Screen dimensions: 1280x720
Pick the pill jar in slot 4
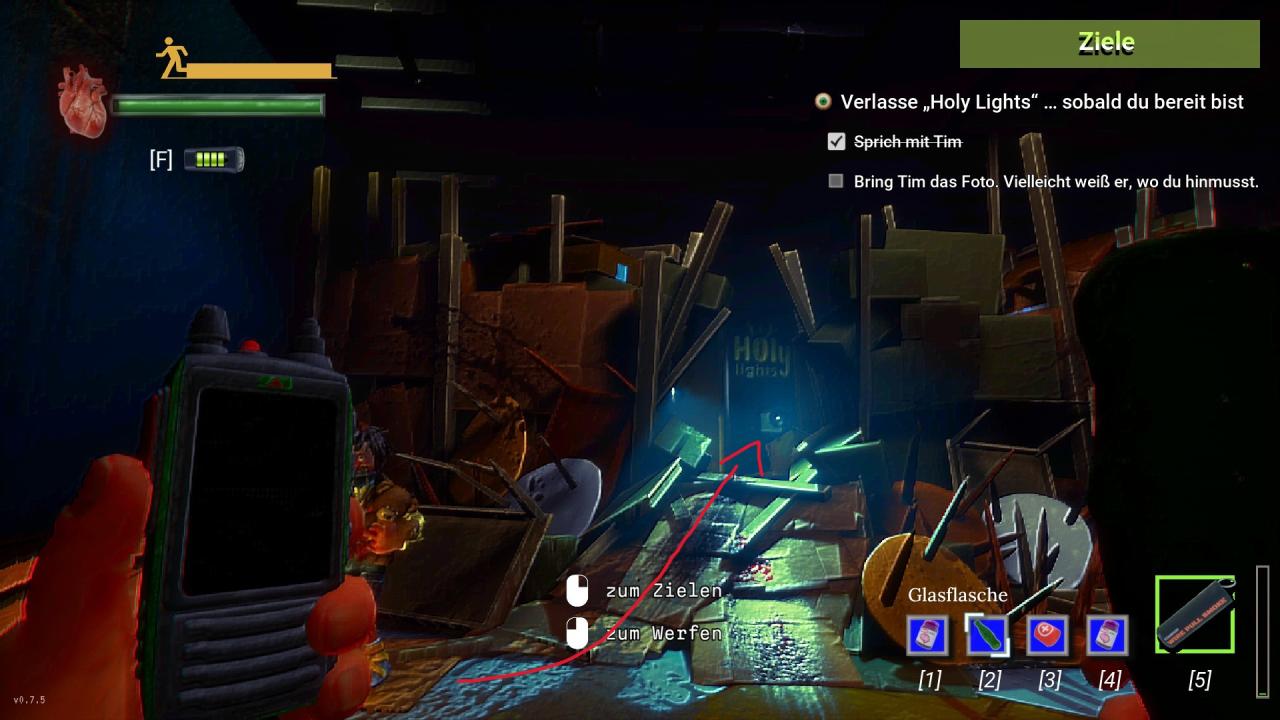pos(1108,636)
